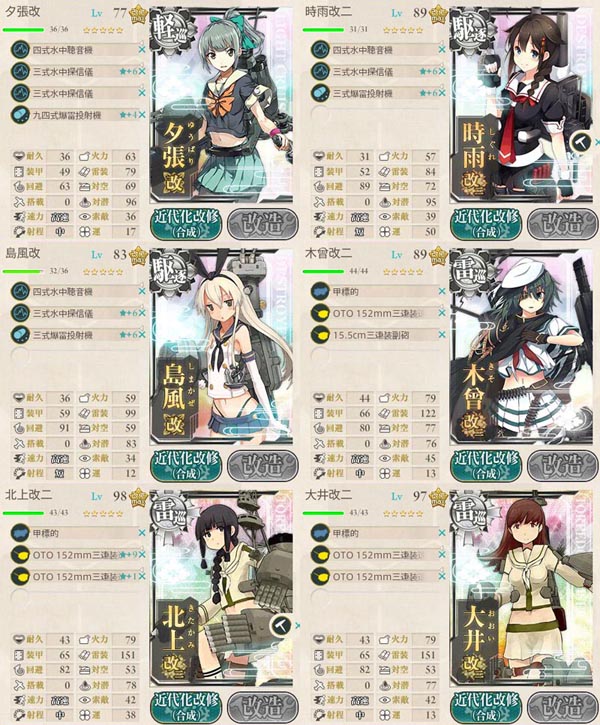
Task: Open 近代化改修 for 木曾改二
Action: pyautogui.click(x=489, y=465)
